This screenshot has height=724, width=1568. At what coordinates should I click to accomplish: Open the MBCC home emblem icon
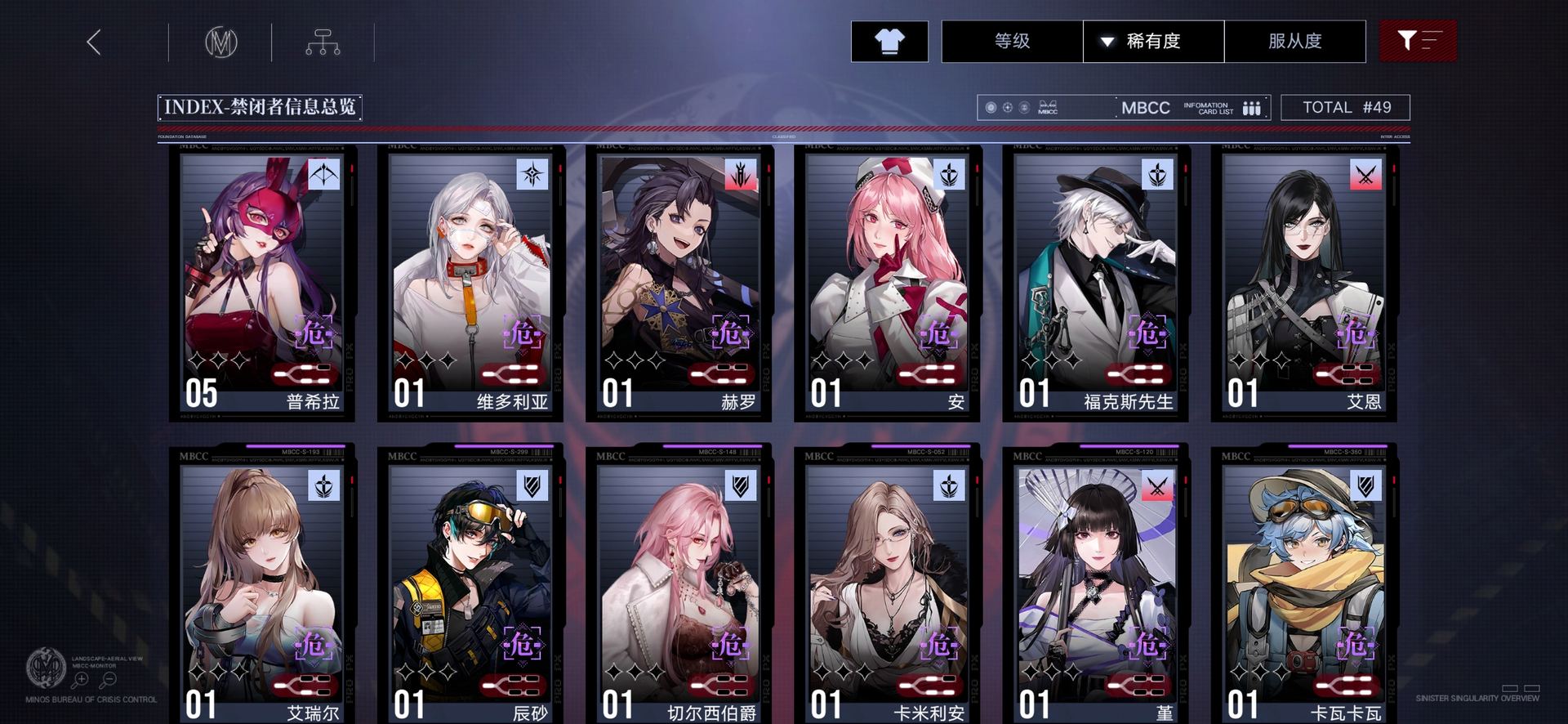point(220,42)
